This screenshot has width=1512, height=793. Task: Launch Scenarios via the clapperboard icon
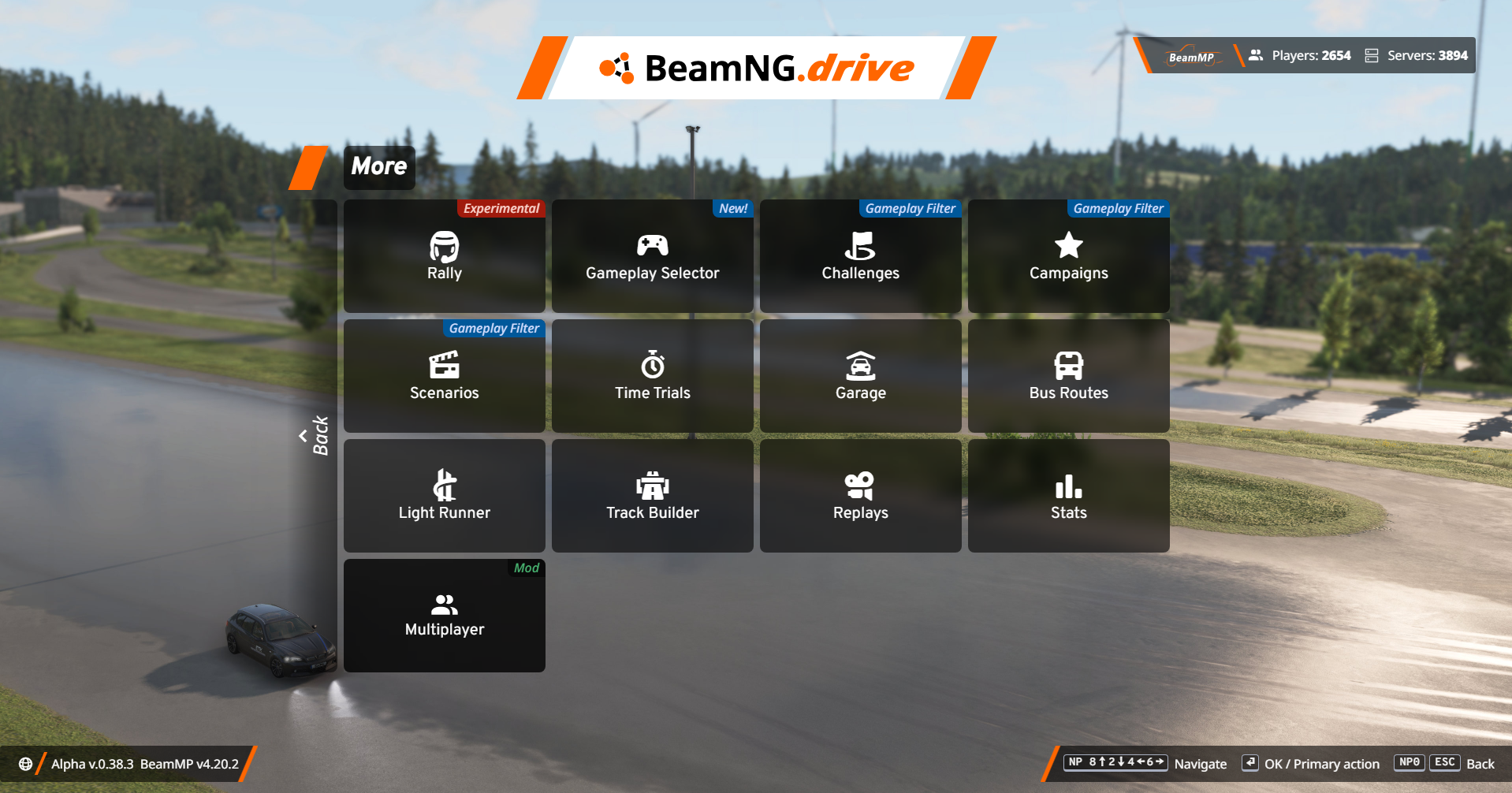[444, 376]
